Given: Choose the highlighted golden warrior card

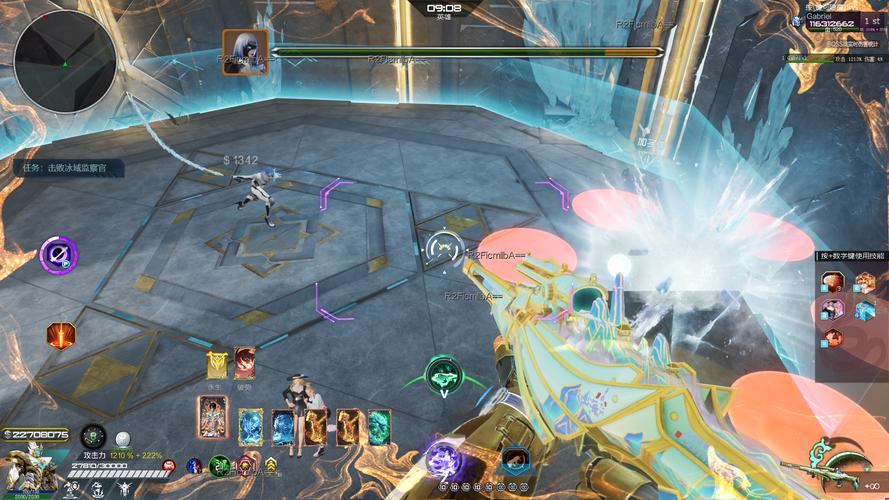Looking at the screenshot, I should coord(213,419).
